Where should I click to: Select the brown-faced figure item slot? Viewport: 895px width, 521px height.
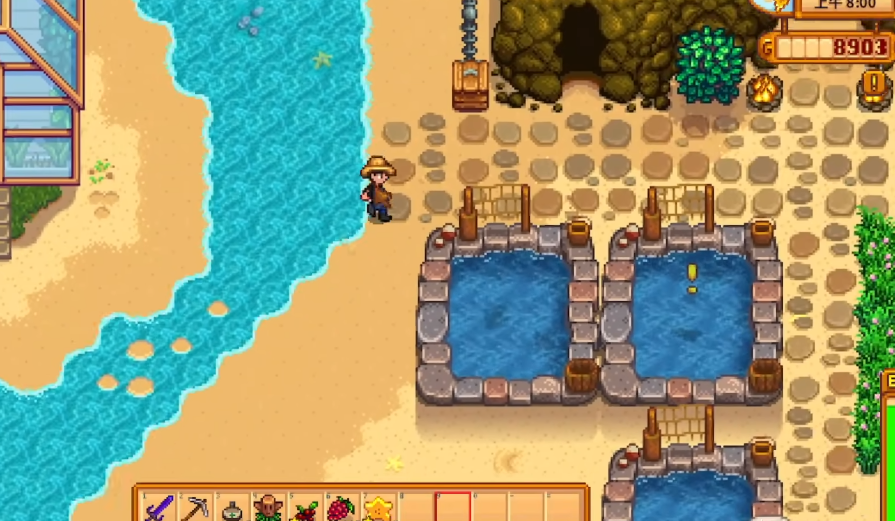[x=268, y=508]
